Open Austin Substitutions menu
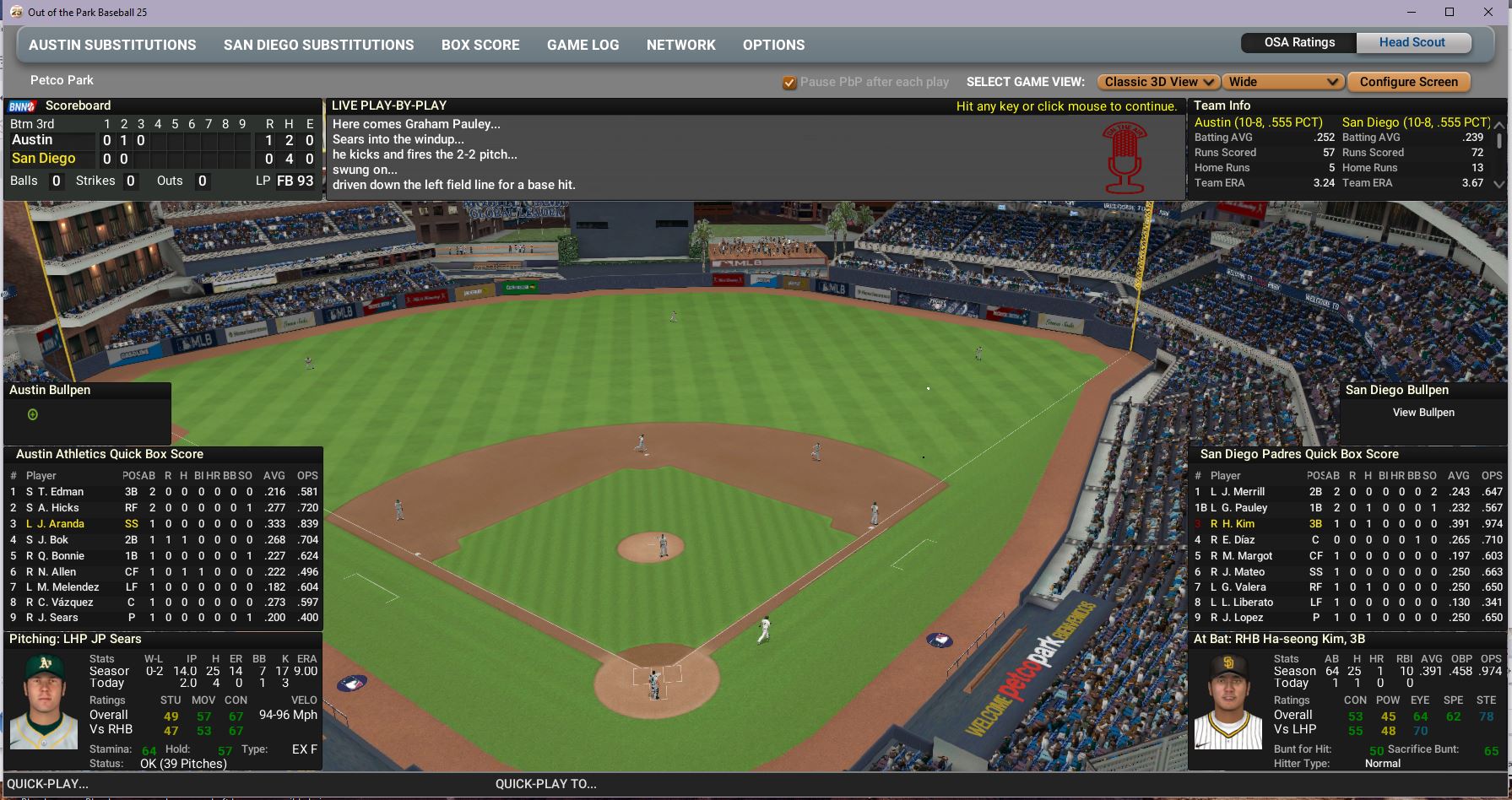 [112, 45]
